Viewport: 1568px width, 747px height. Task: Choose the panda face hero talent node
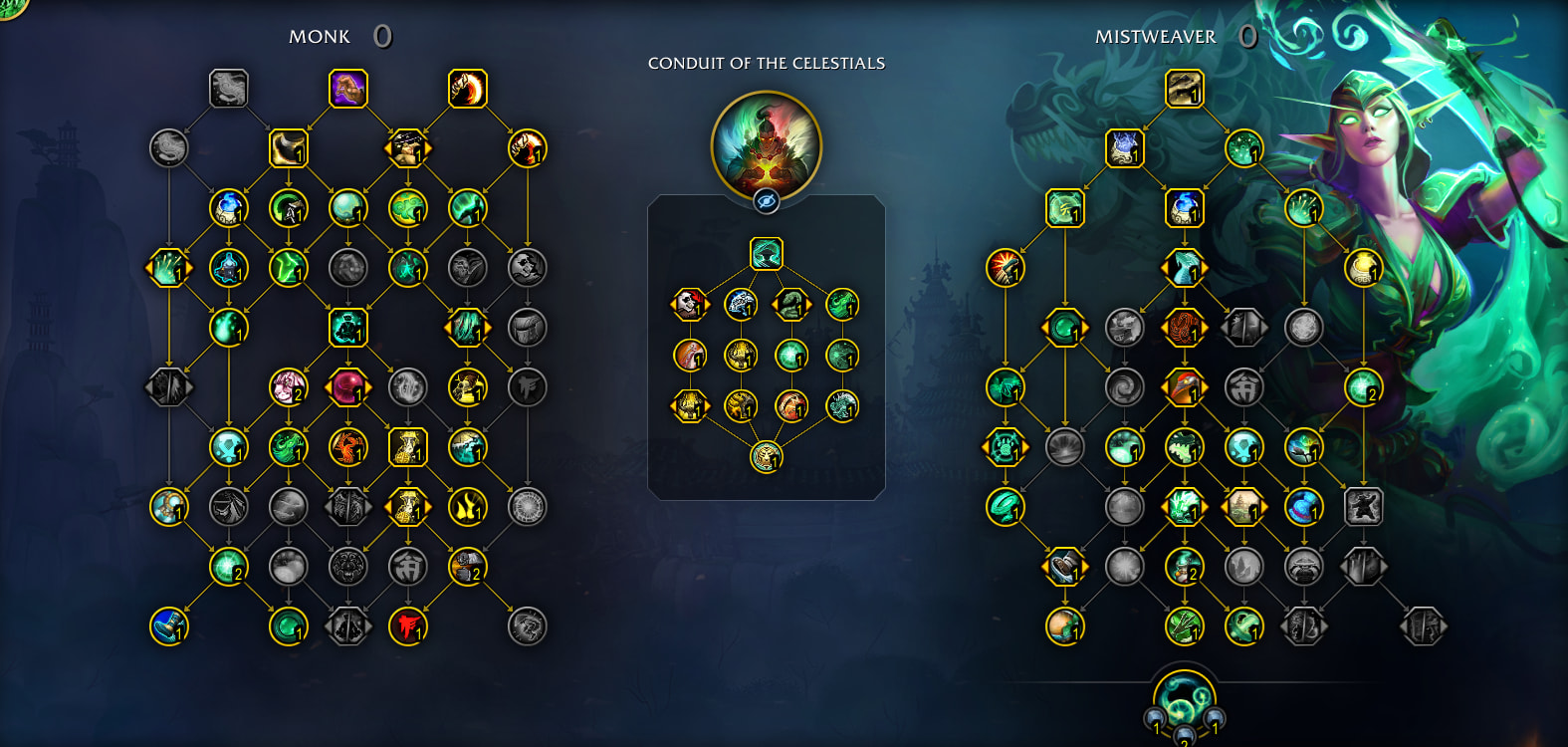(x=689, y=304)
